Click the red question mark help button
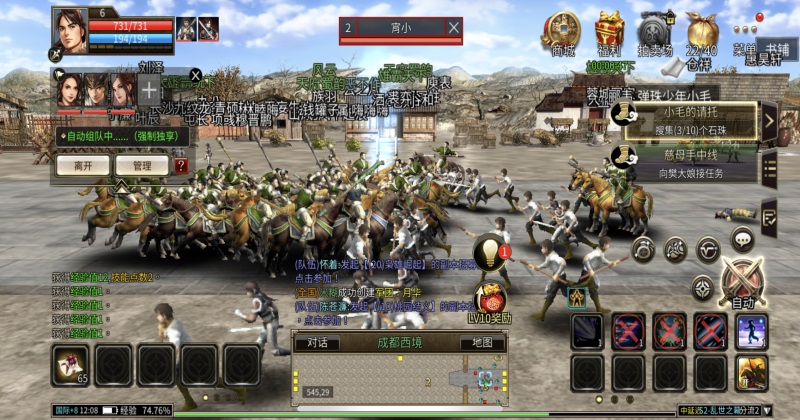Screen dimensions: 800x420 (x=180, y=165)
